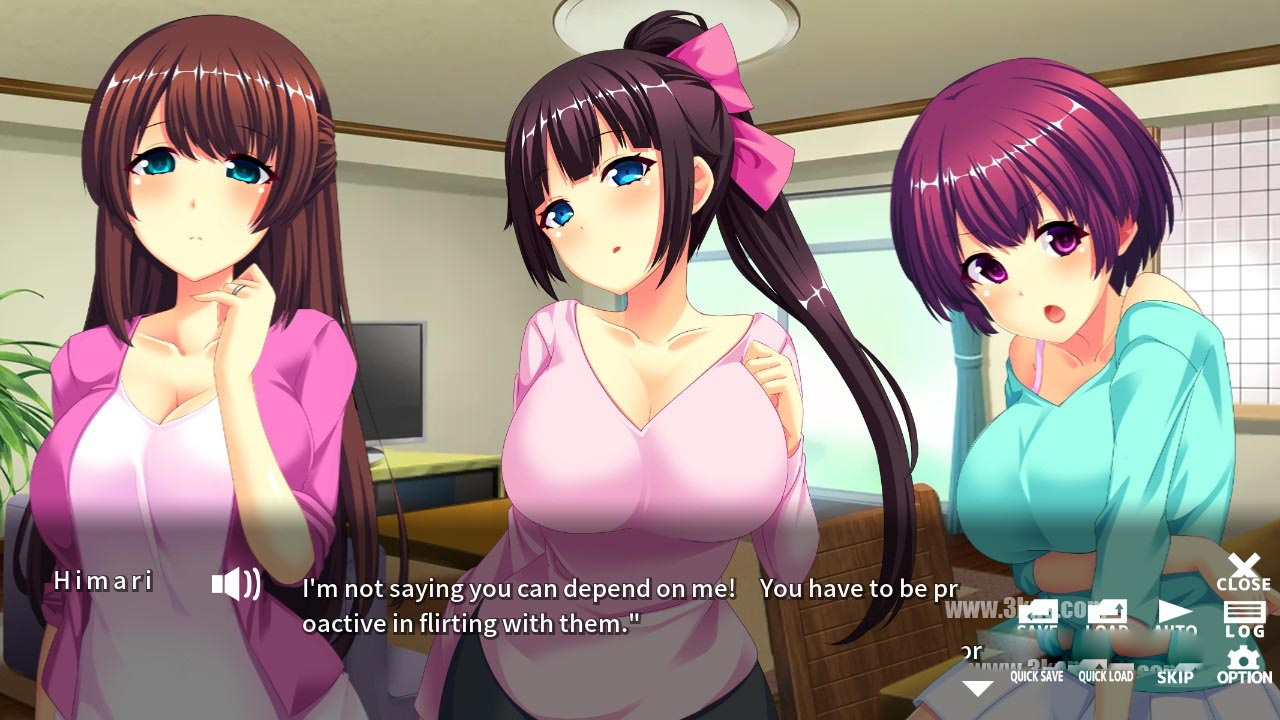Open the save screen with the save icon
The height and width of the screenshot is (720, 1280).
click(x=1037, y=610)
